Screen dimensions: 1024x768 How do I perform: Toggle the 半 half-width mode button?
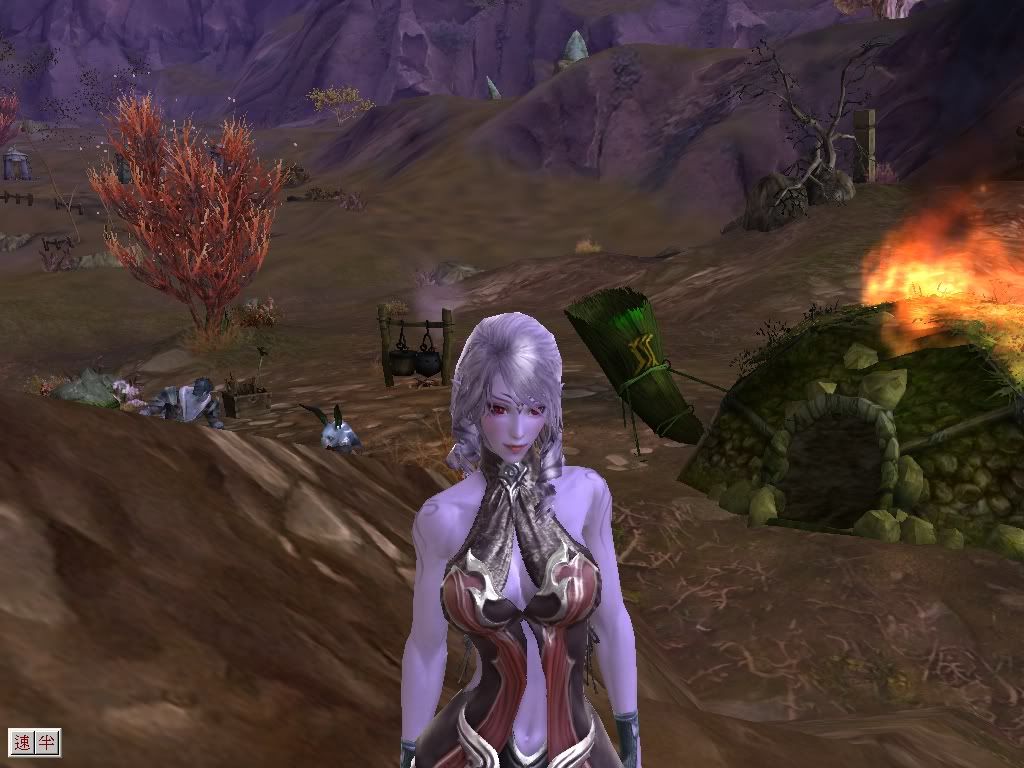[x=46, y=742]
